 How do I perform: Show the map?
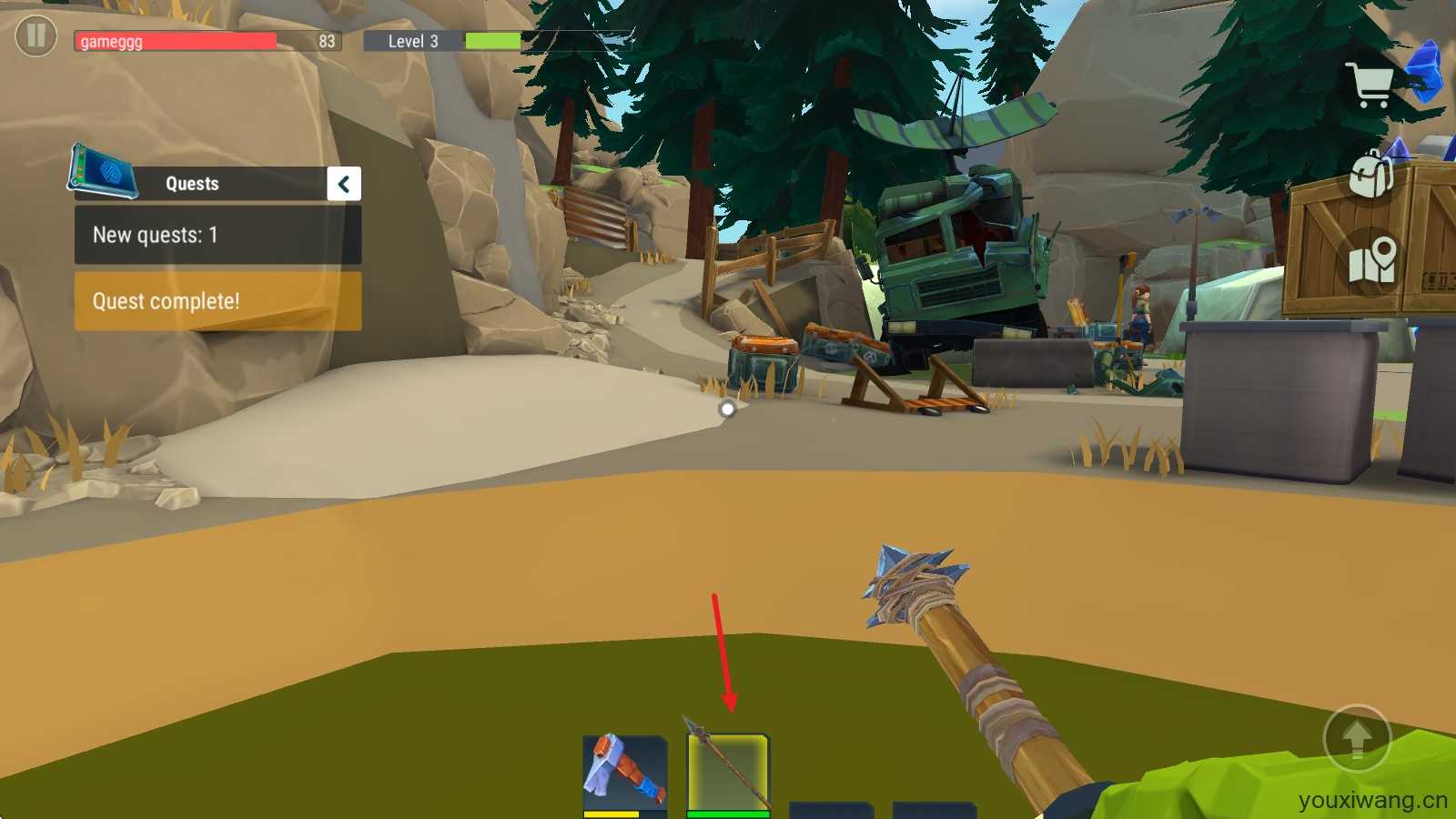(1372, 260)
